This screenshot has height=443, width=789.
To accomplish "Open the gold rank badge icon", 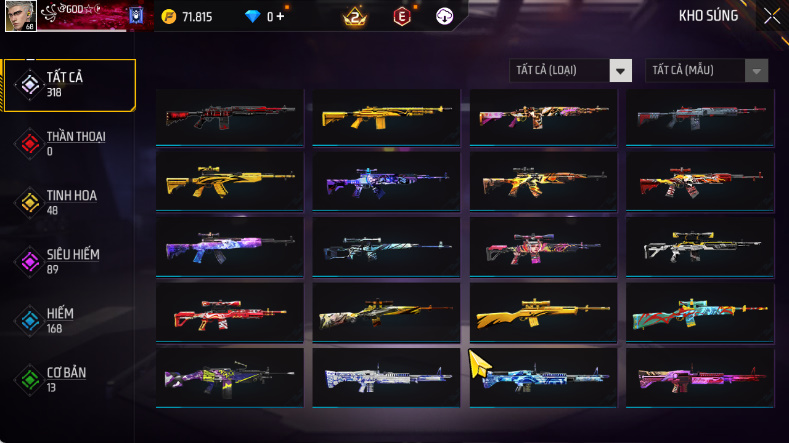I will (x=353, y=16).
